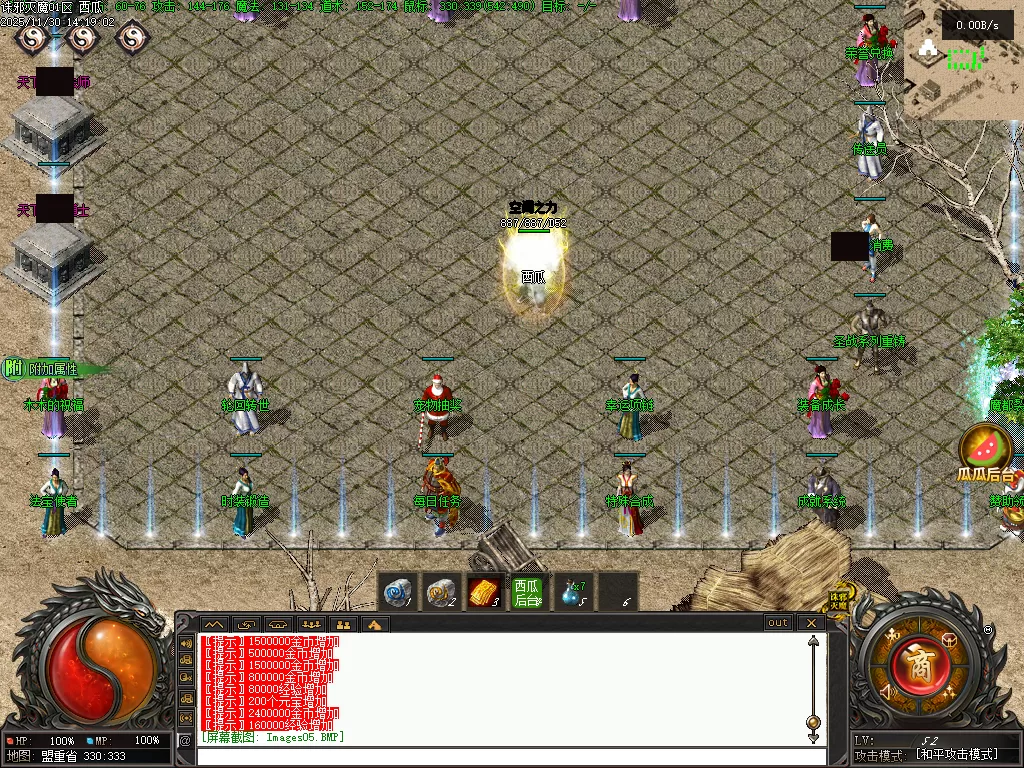Click the chat scrollbar's down arrow
The height and width of the screenshot is (768, 1024).
814,738
